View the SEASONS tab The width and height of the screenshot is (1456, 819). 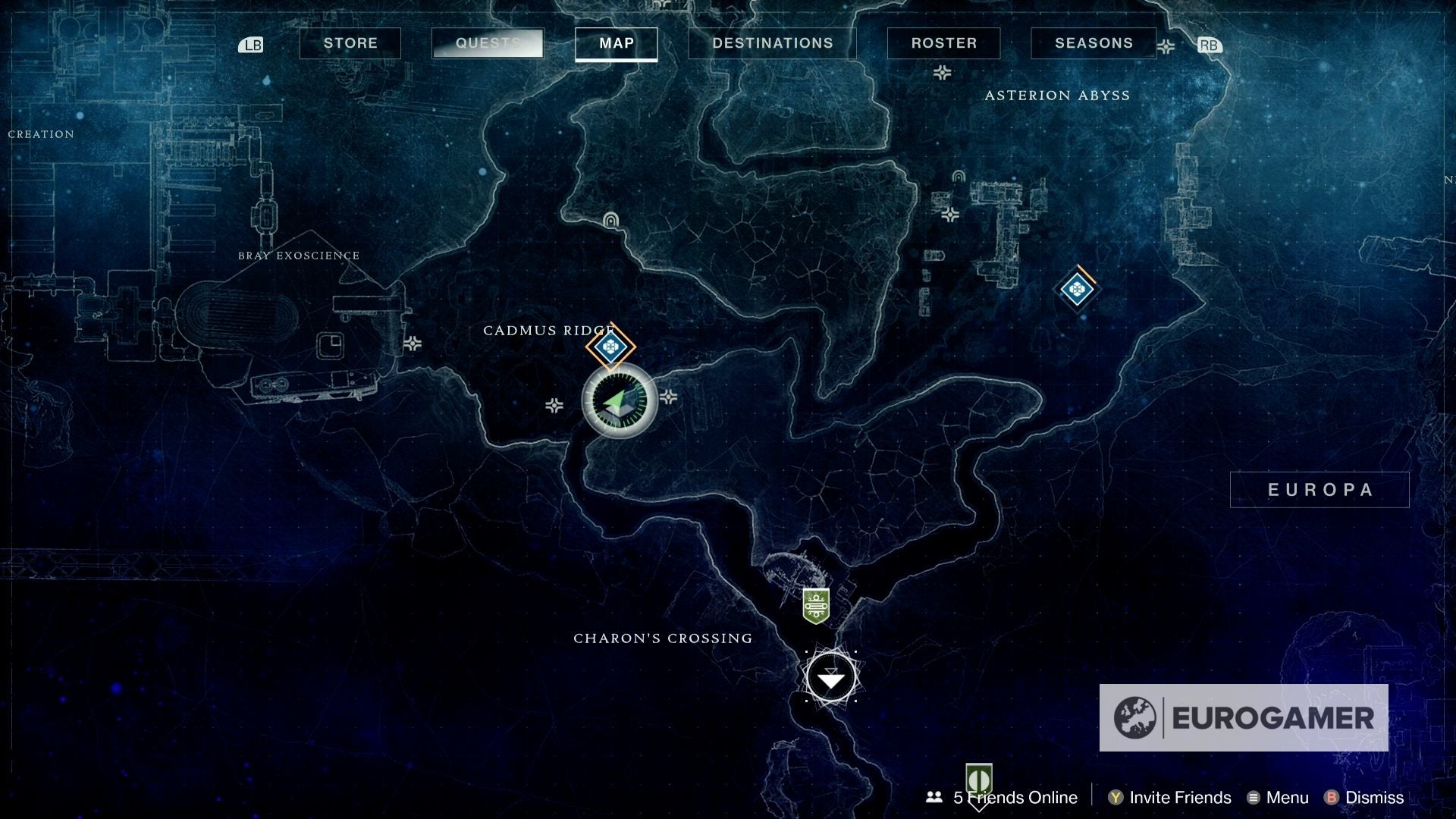[1093, 43]
